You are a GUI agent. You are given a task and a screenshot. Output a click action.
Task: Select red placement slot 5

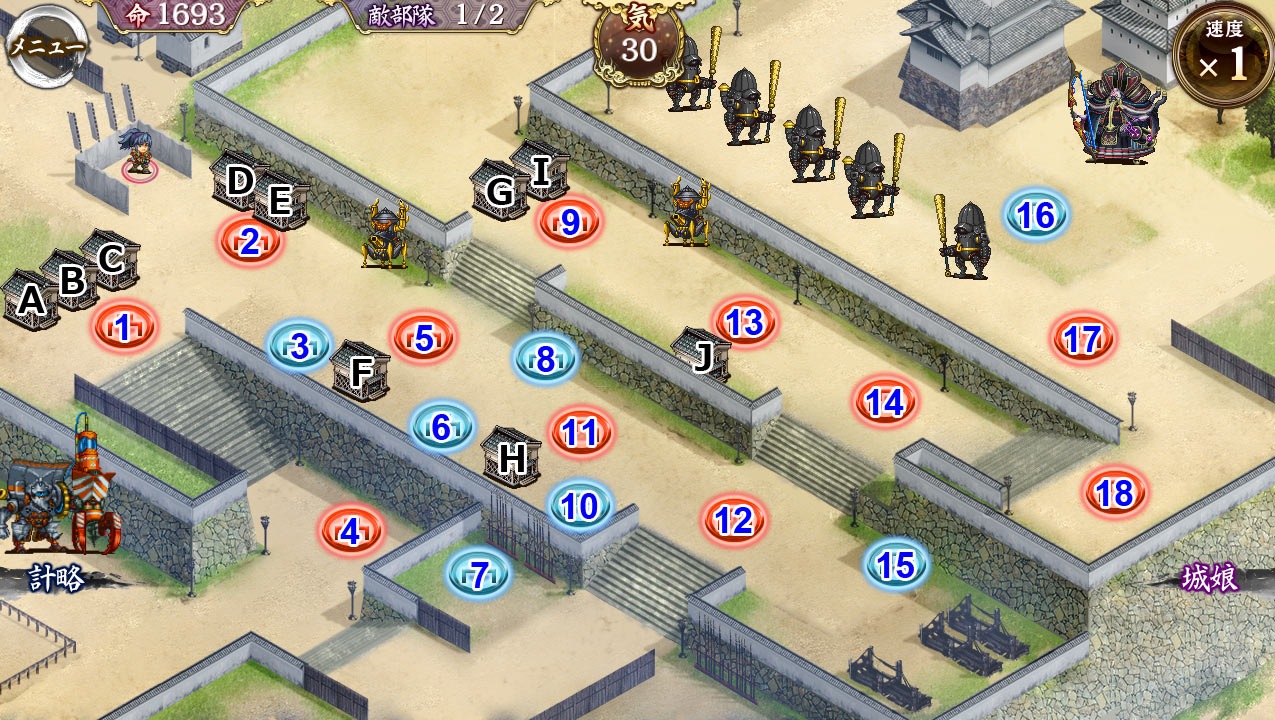click(424, 338)
